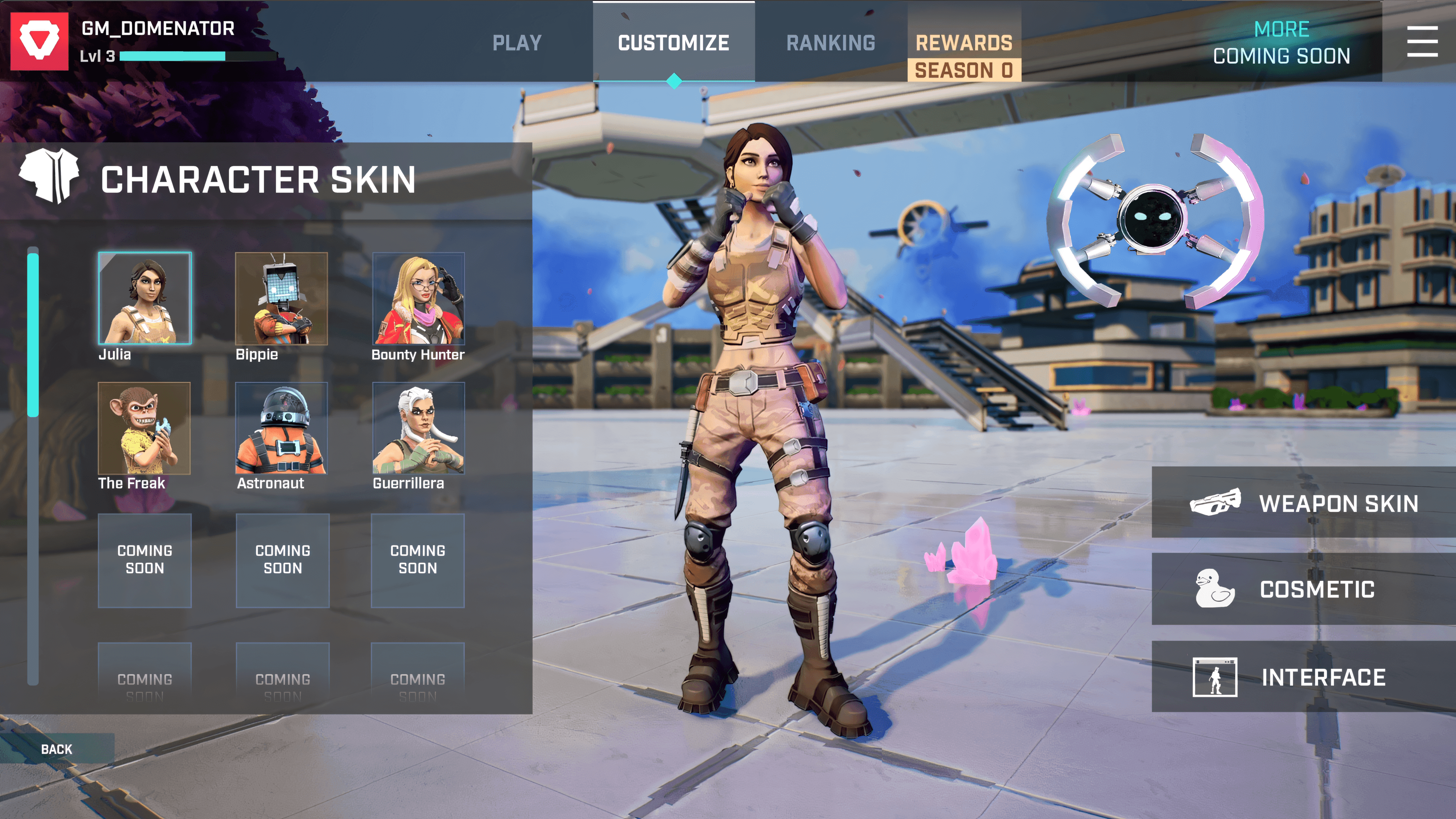This screenshot has height=819, width=1456.
Task: Go back with the Back button
Action: (x=56, y=749)
